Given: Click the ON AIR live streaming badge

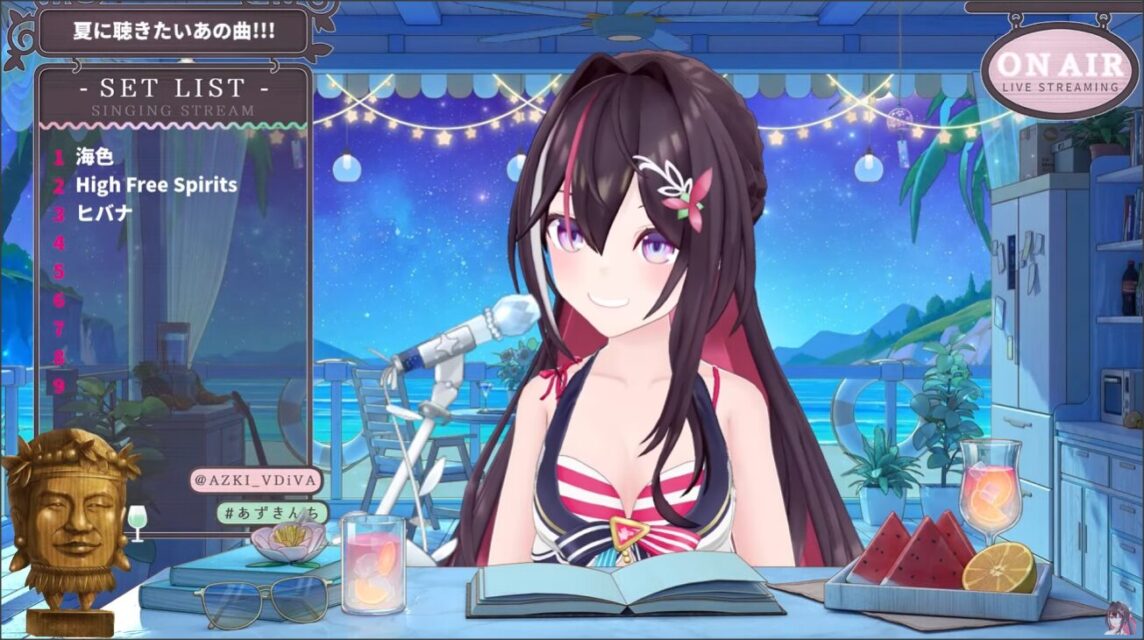Looking at the screenshot, I should (1060, 70).
